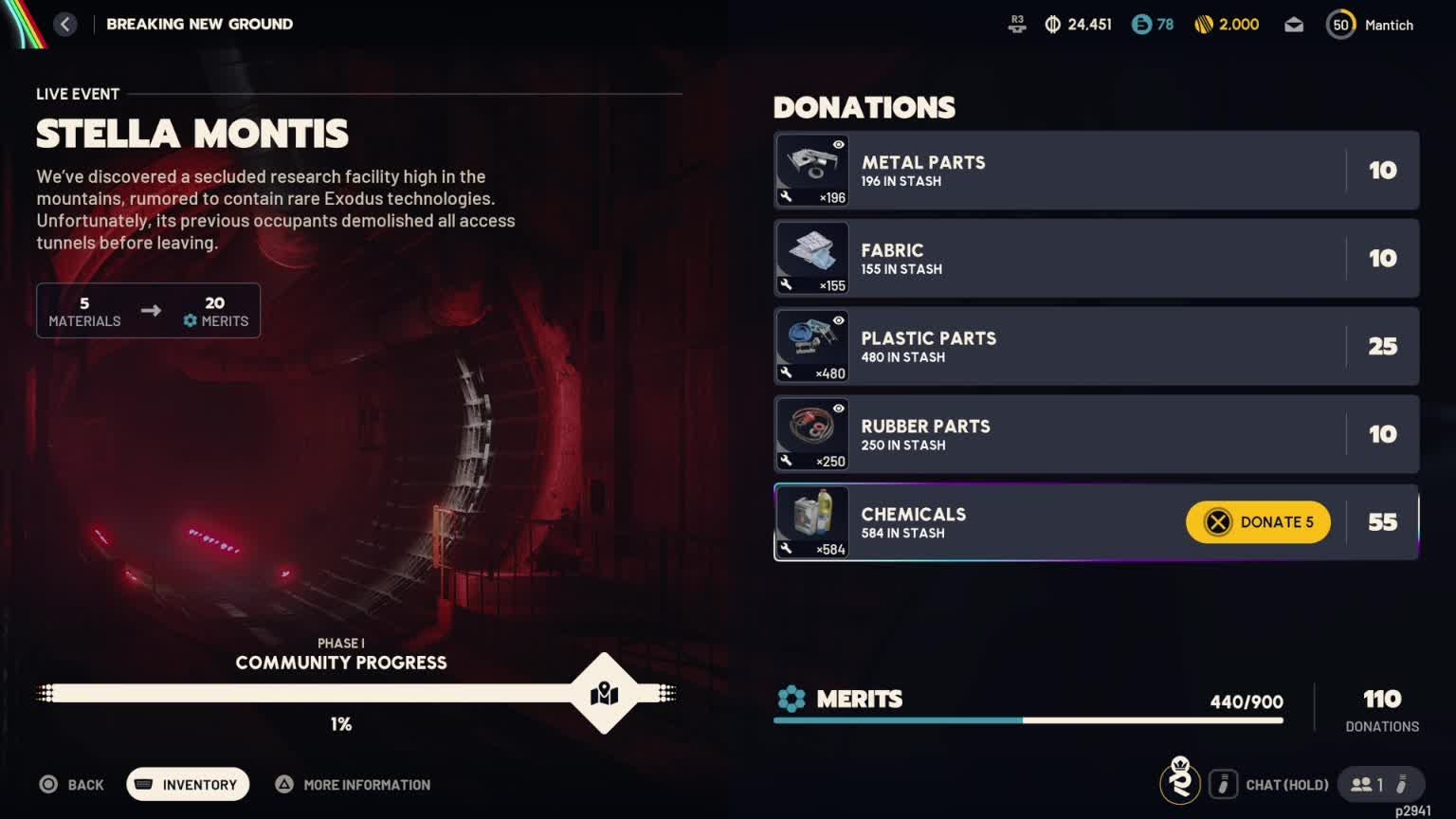Select the Metal Parts donation row

[x=1095, y=171]
